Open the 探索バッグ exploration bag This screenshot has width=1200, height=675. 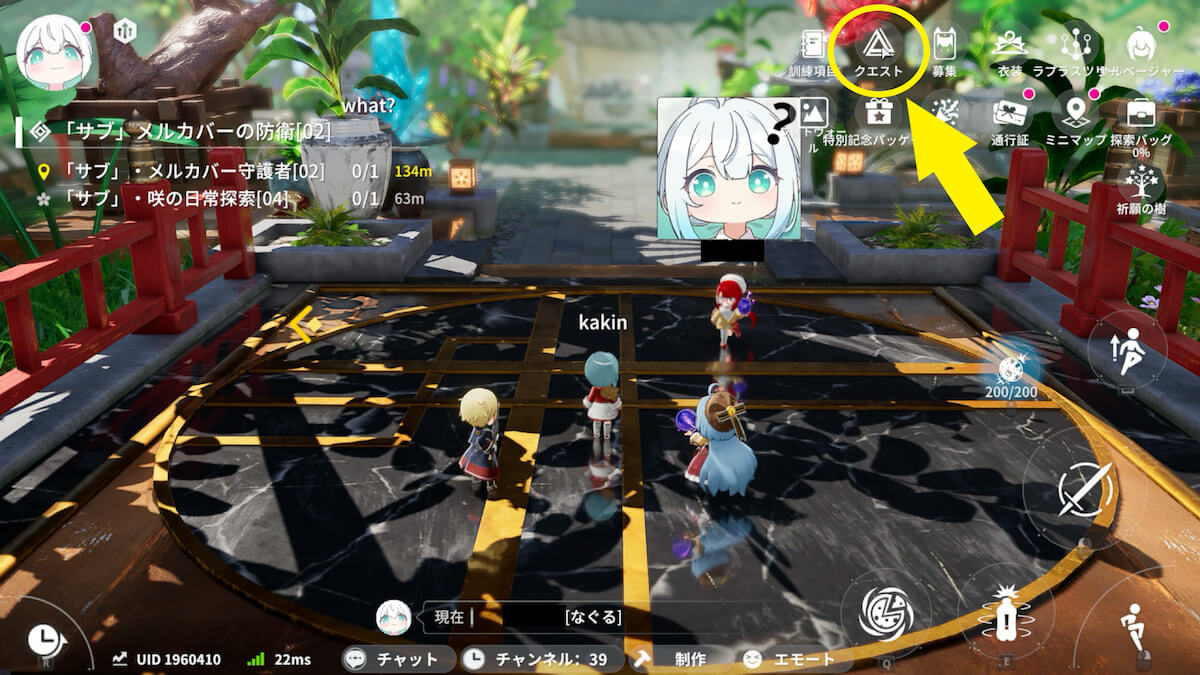pos(1141,118)
